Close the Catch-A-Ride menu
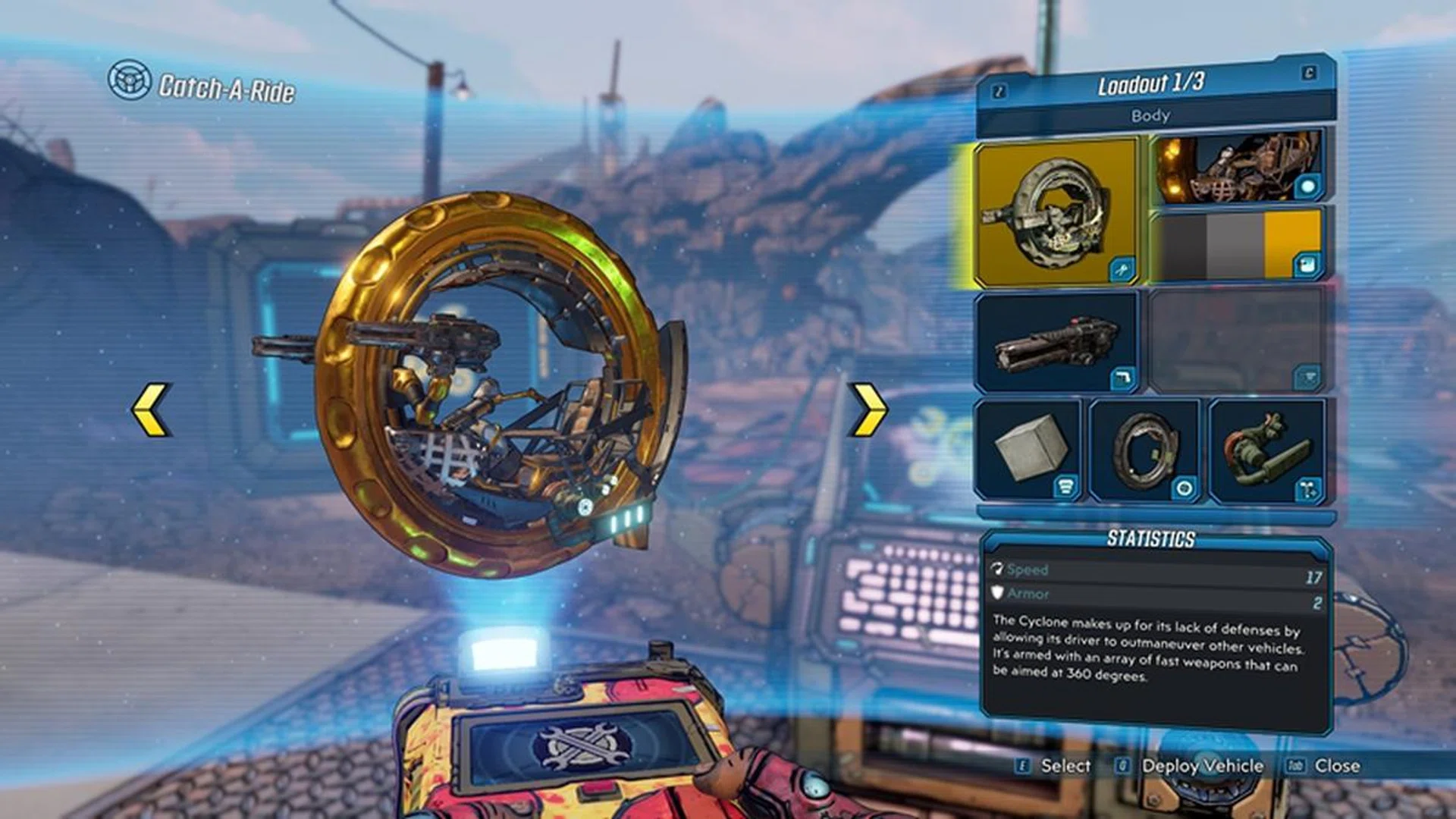 click(x=1336, y=766)
